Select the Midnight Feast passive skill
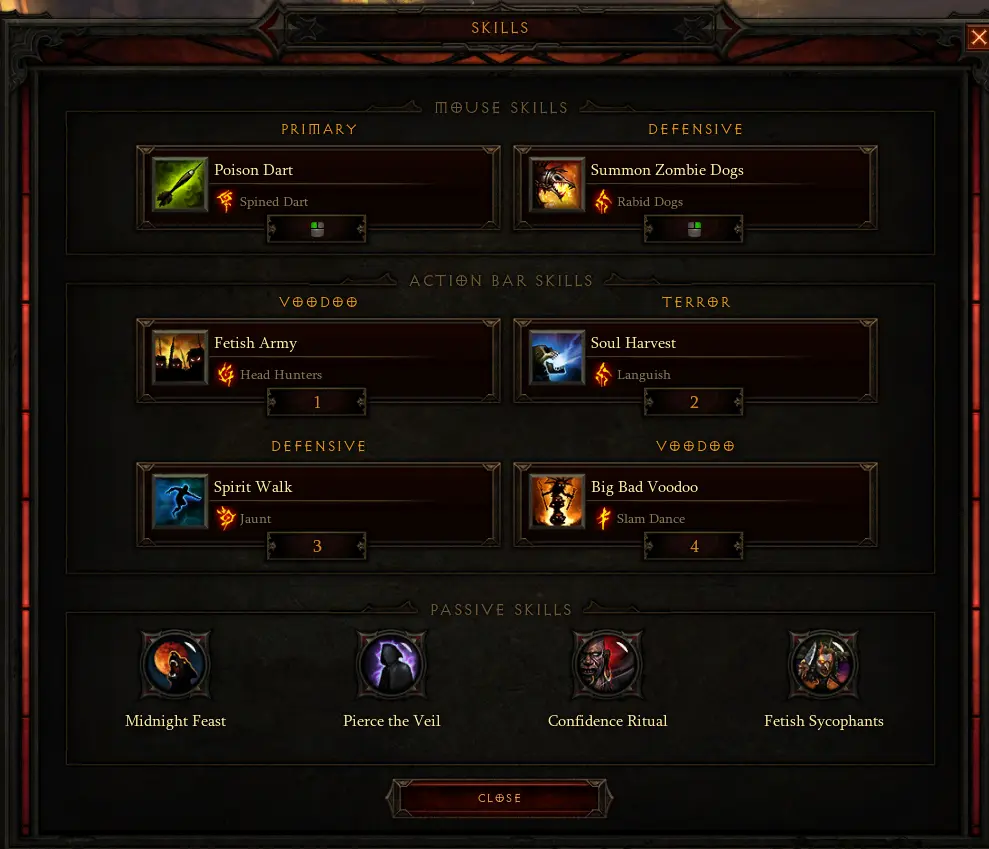 176,665
